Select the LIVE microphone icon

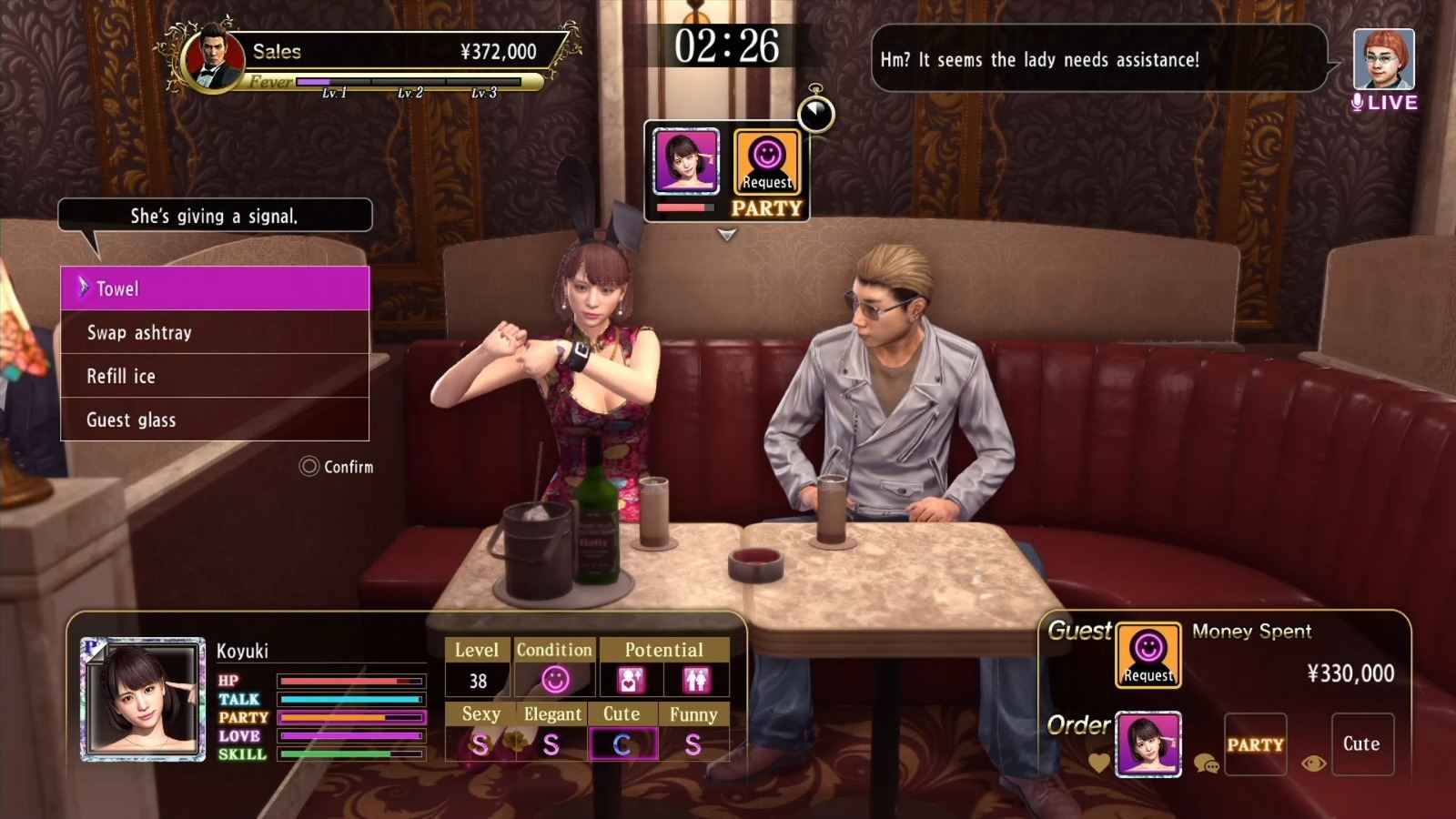point(1360,103)
